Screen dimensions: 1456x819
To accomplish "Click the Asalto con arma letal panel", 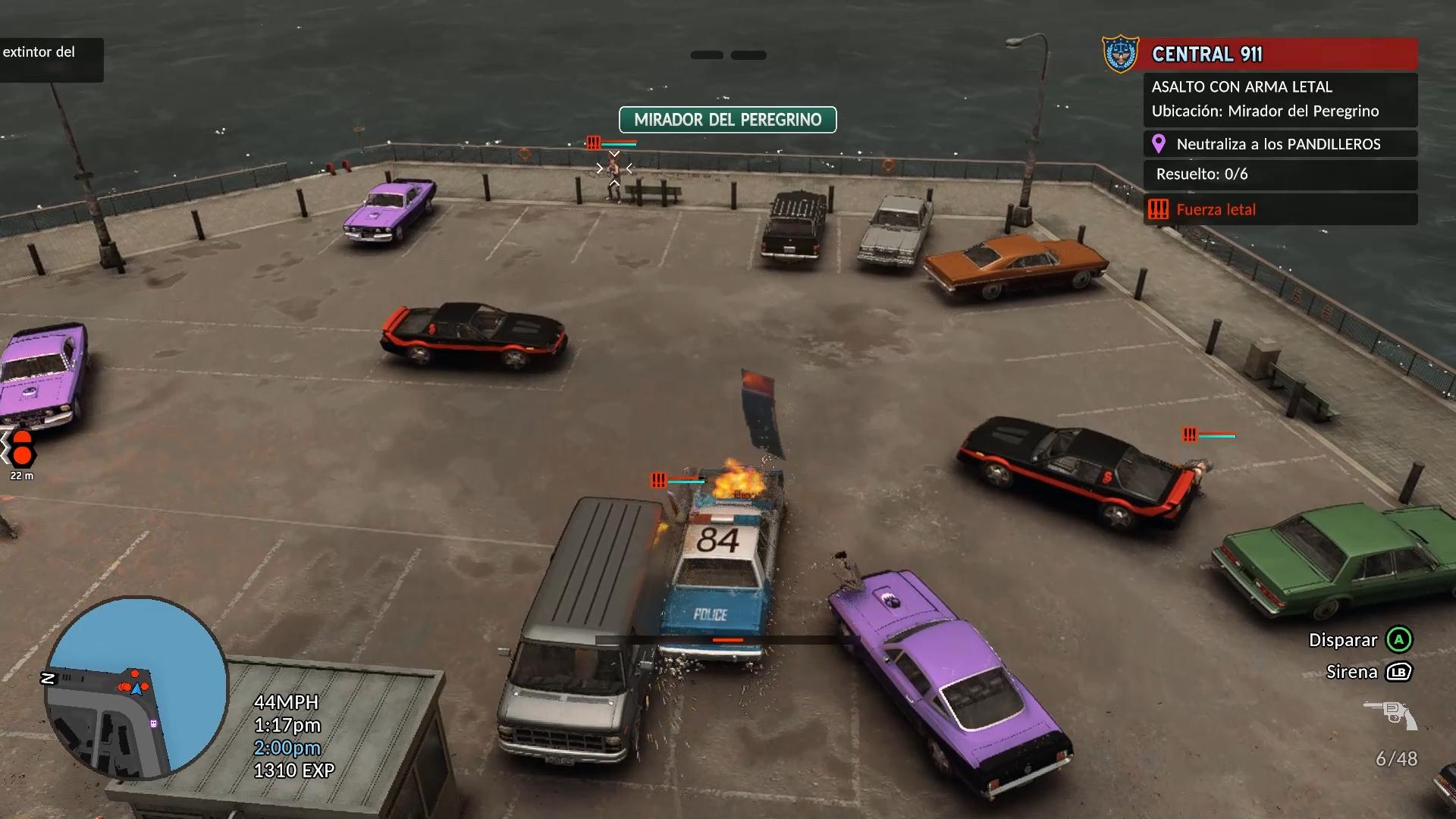I will (x=1280, y=99).
